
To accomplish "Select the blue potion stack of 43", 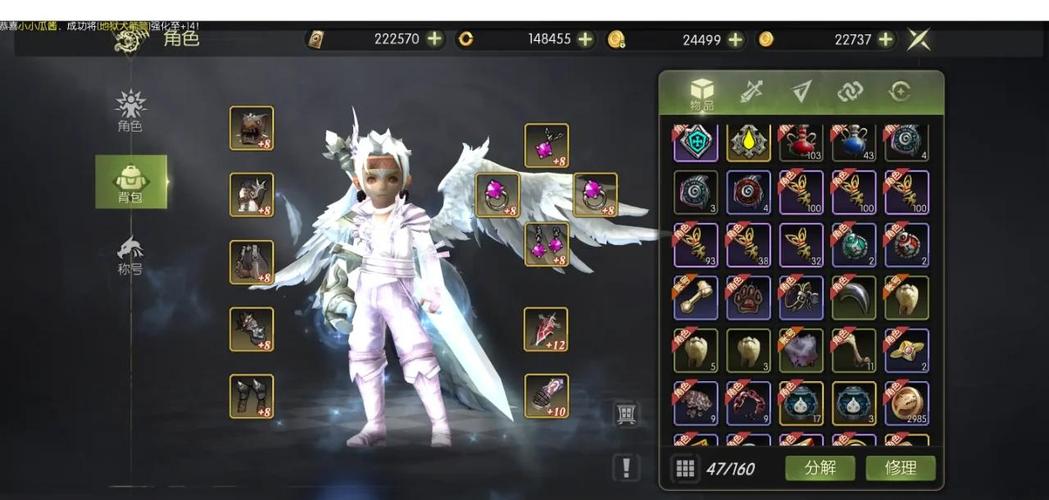I will click(x=853, y=142).
